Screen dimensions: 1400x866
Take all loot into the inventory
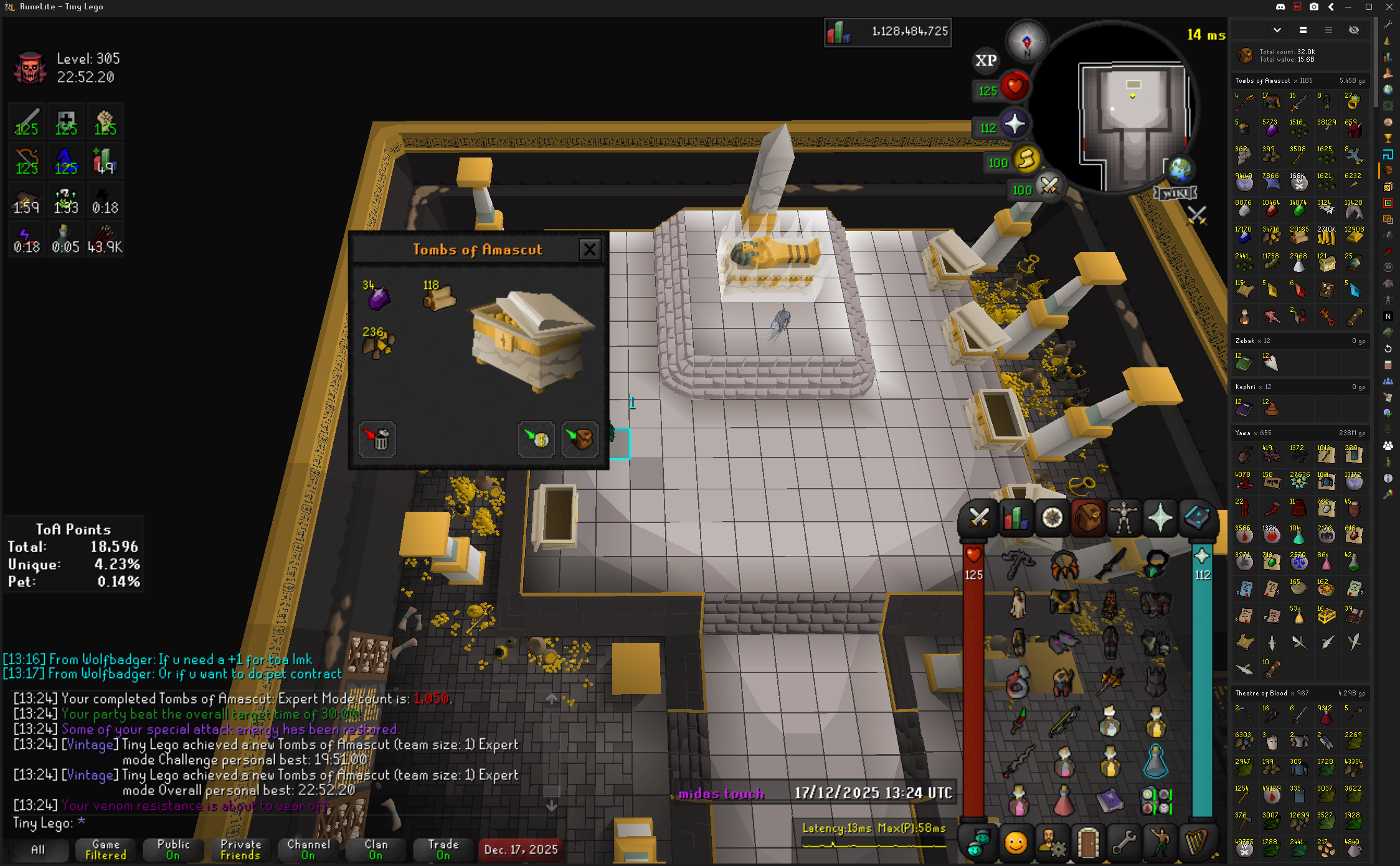coord(580,439)
